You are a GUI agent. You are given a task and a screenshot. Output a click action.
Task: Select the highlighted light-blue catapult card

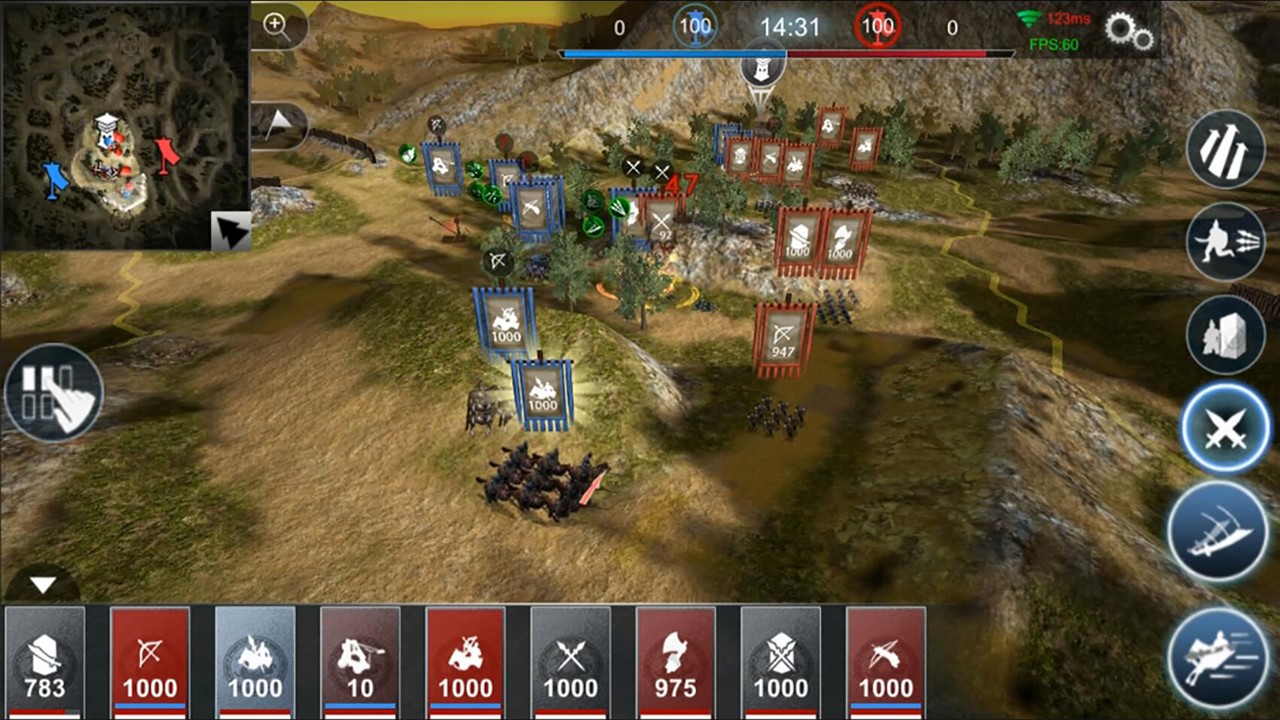[x=255, y=662]
